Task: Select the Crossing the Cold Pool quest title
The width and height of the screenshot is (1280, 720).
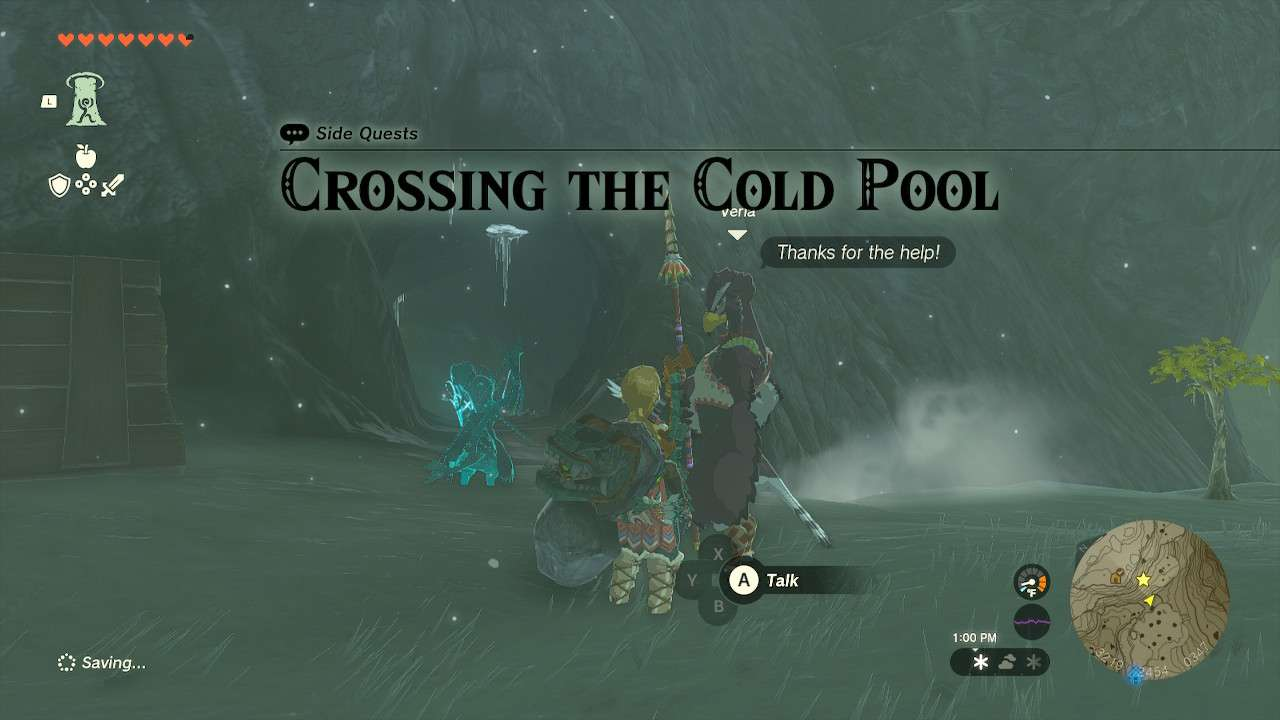Action: (x=640, y=186)
